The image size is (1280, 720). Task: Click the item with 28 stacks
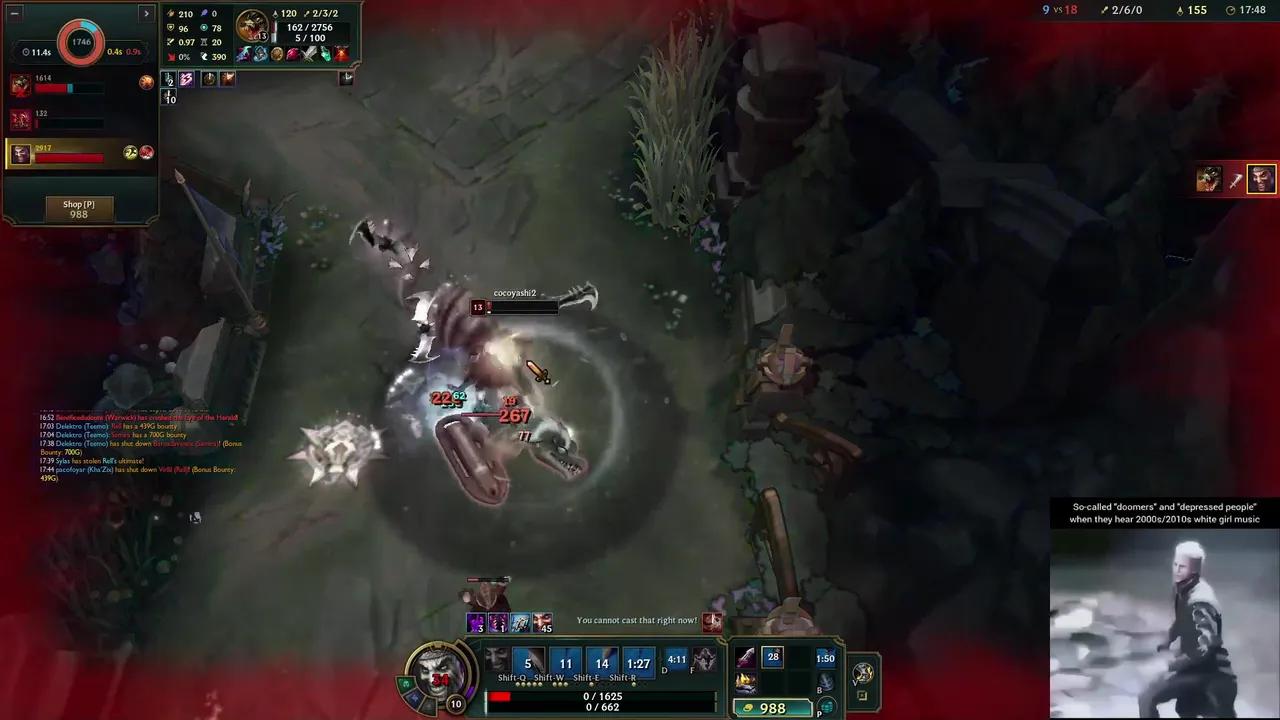[x=770, y=655]
